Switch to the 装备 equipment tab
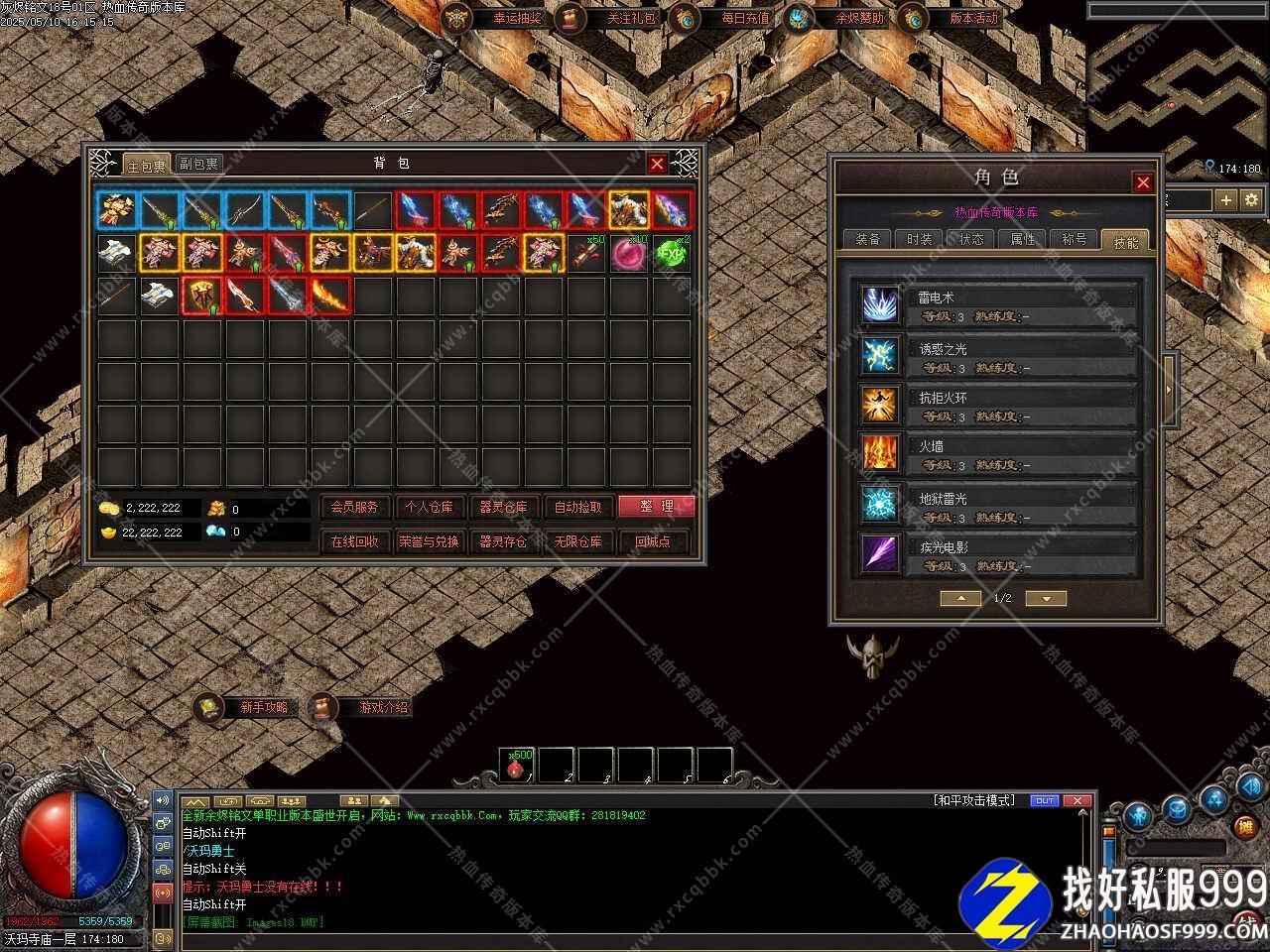This screenshot has width=1270, height=952. pos(867,239)
